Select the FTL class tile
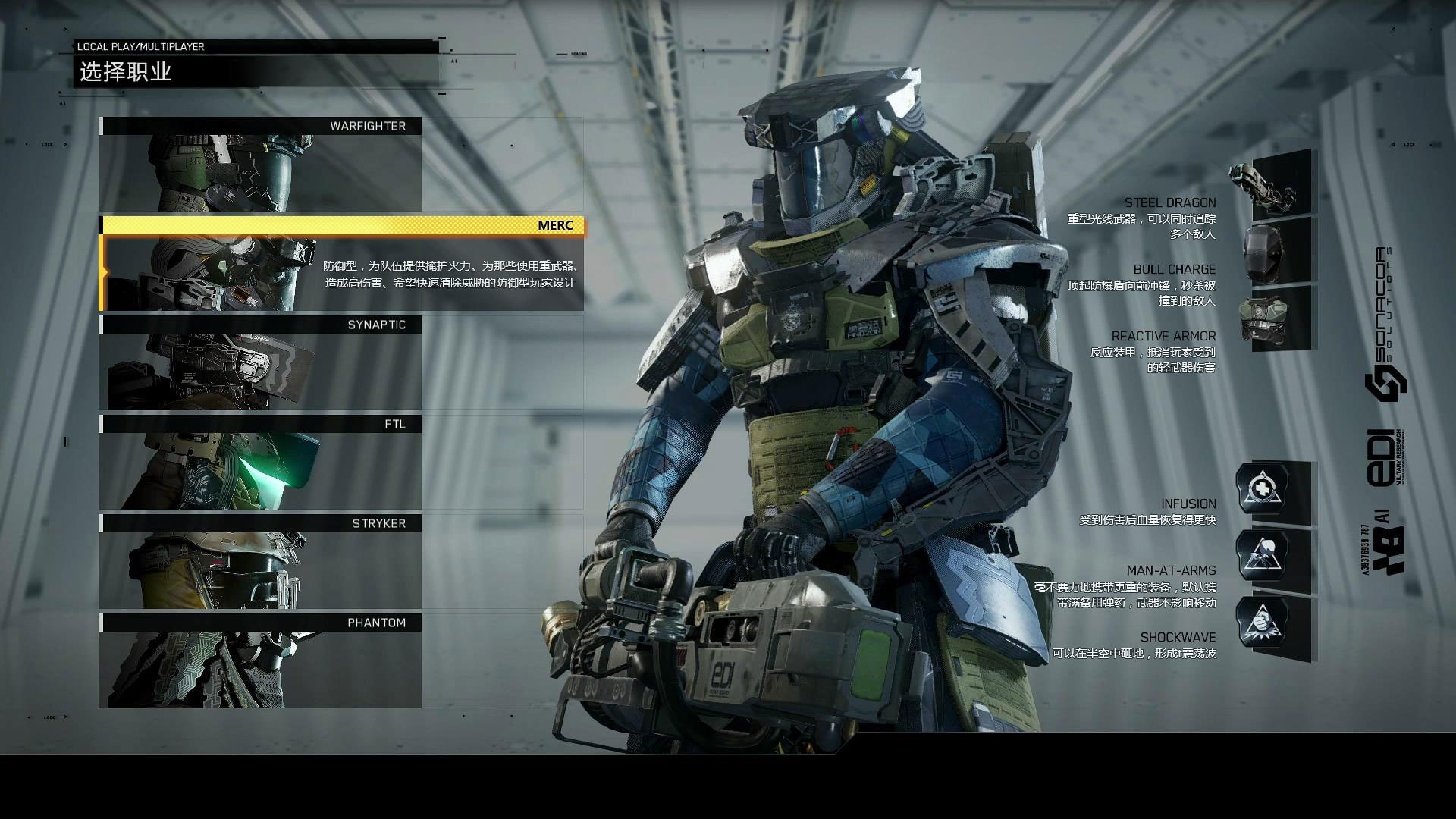This screenshot has height=819, width=1456. coord(260,463)
